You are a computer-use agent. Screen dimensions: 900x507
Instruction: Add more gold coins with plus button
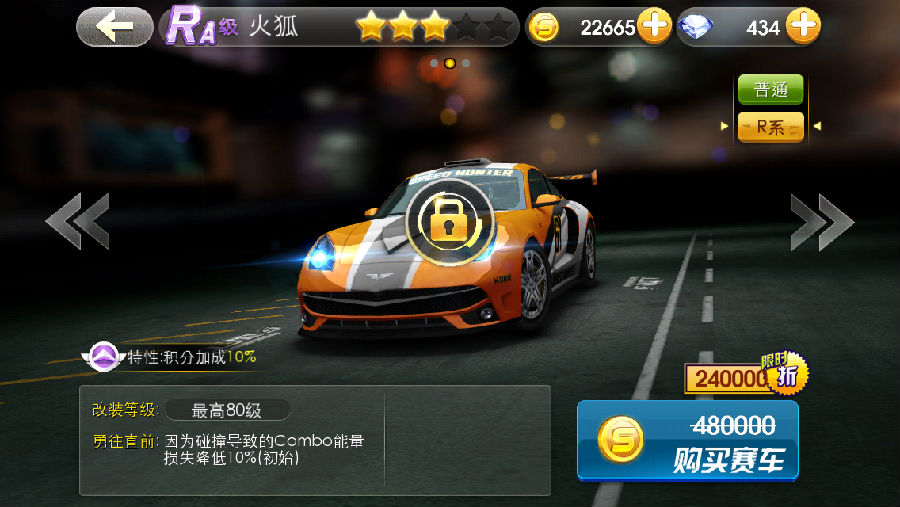654,27
